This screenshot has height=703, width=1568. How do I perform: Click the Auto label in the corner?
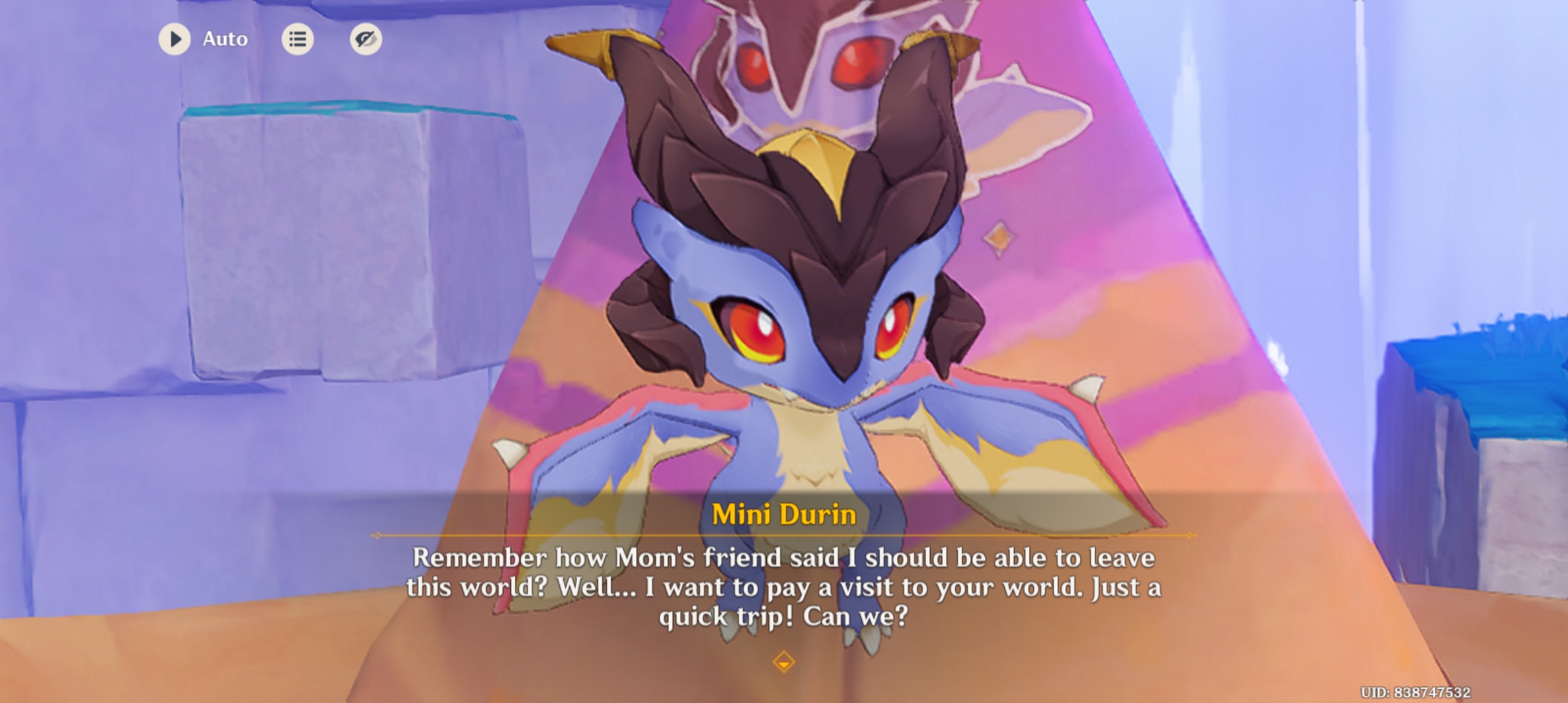coord(224,38)
